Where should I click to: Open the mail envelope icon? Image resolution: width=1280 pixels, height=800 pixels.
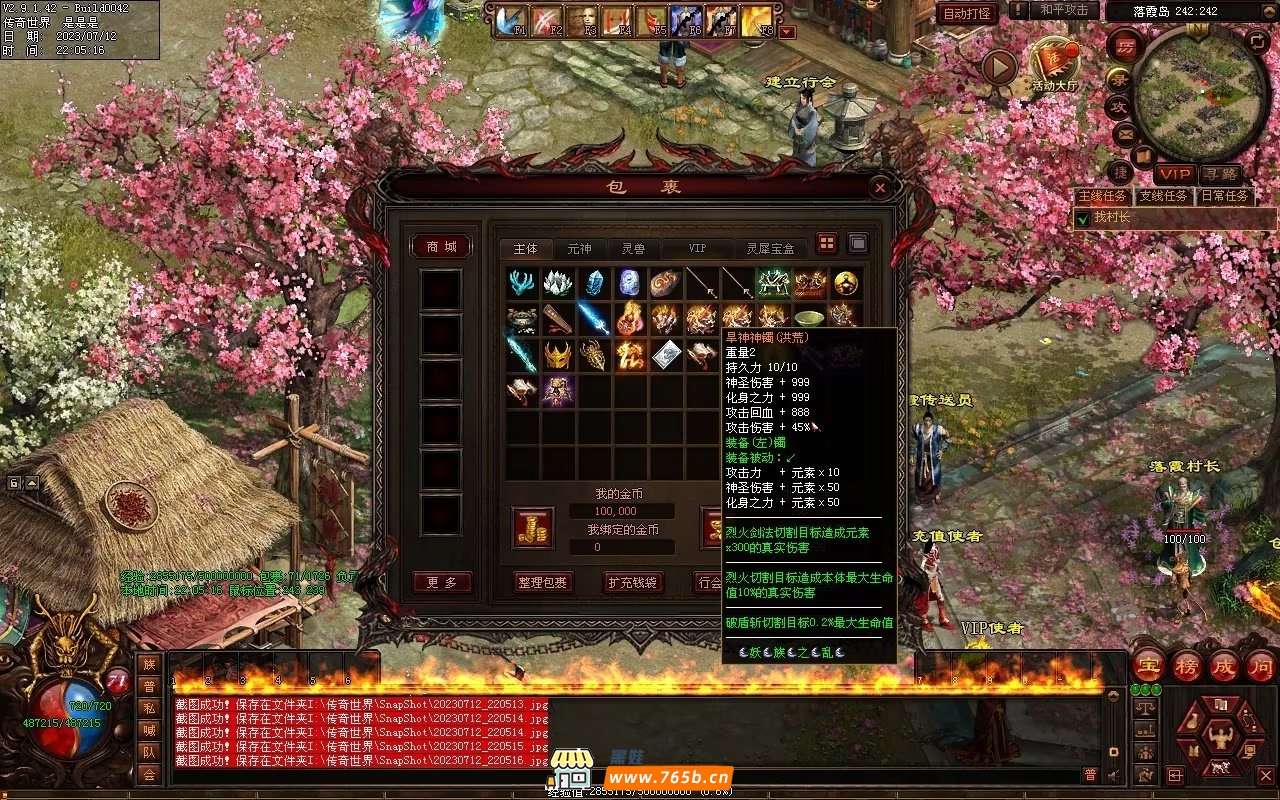point(1124,132)
